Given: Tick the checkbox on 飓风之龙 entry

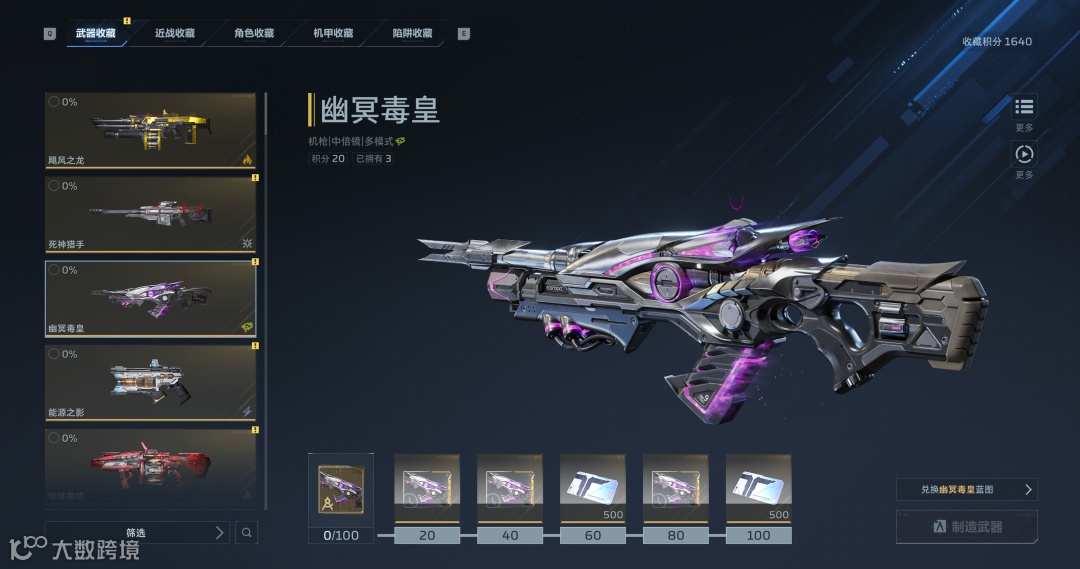Looking at the screenshot, I should (x=54, y=102).
